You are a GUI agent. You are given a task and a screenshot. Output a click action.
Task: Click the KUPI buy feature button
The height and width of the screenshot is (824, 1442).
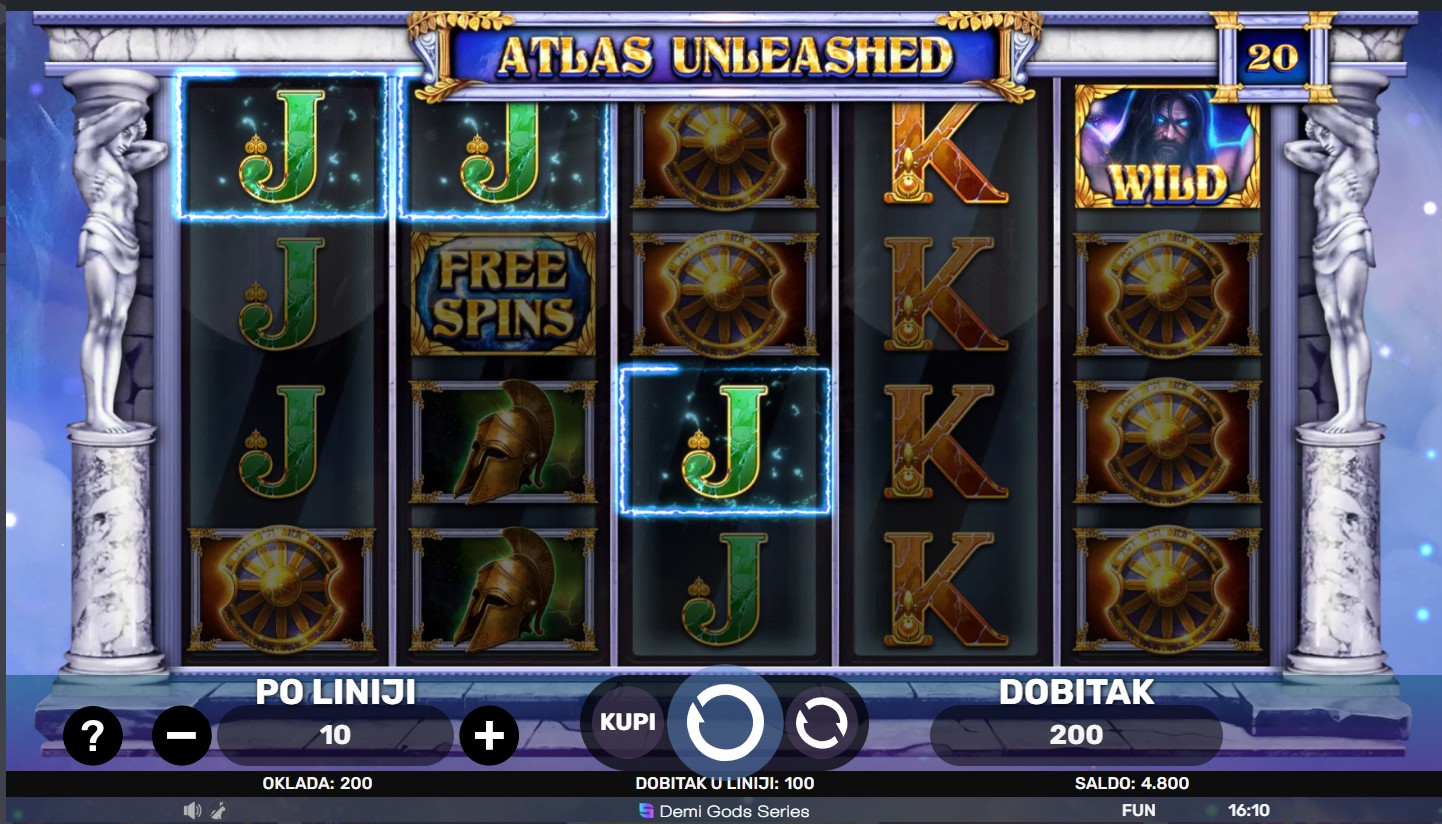tap(627, 722)
